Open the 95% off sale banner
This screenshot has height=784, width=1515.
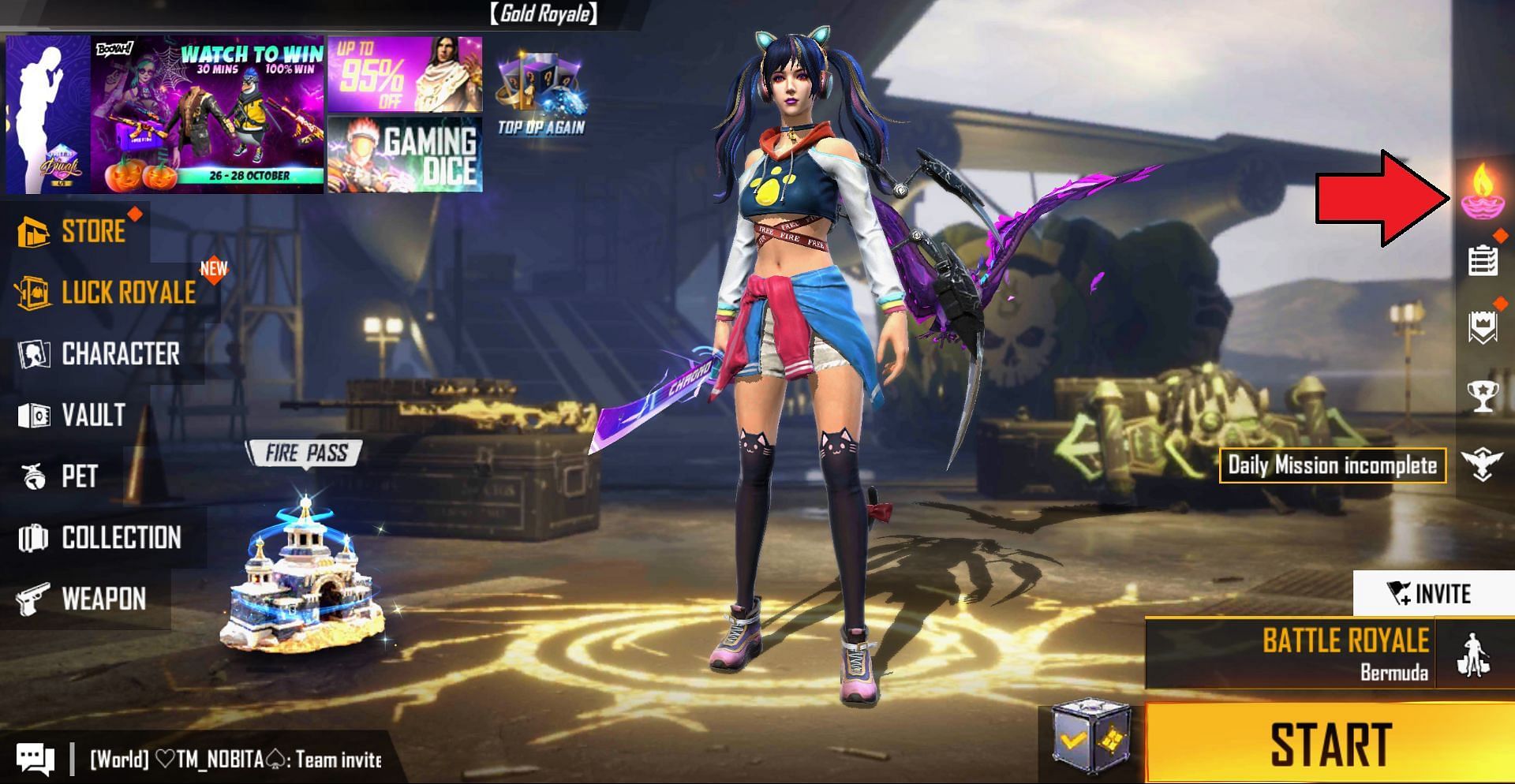pyautogui.click(x=404, y=74)
